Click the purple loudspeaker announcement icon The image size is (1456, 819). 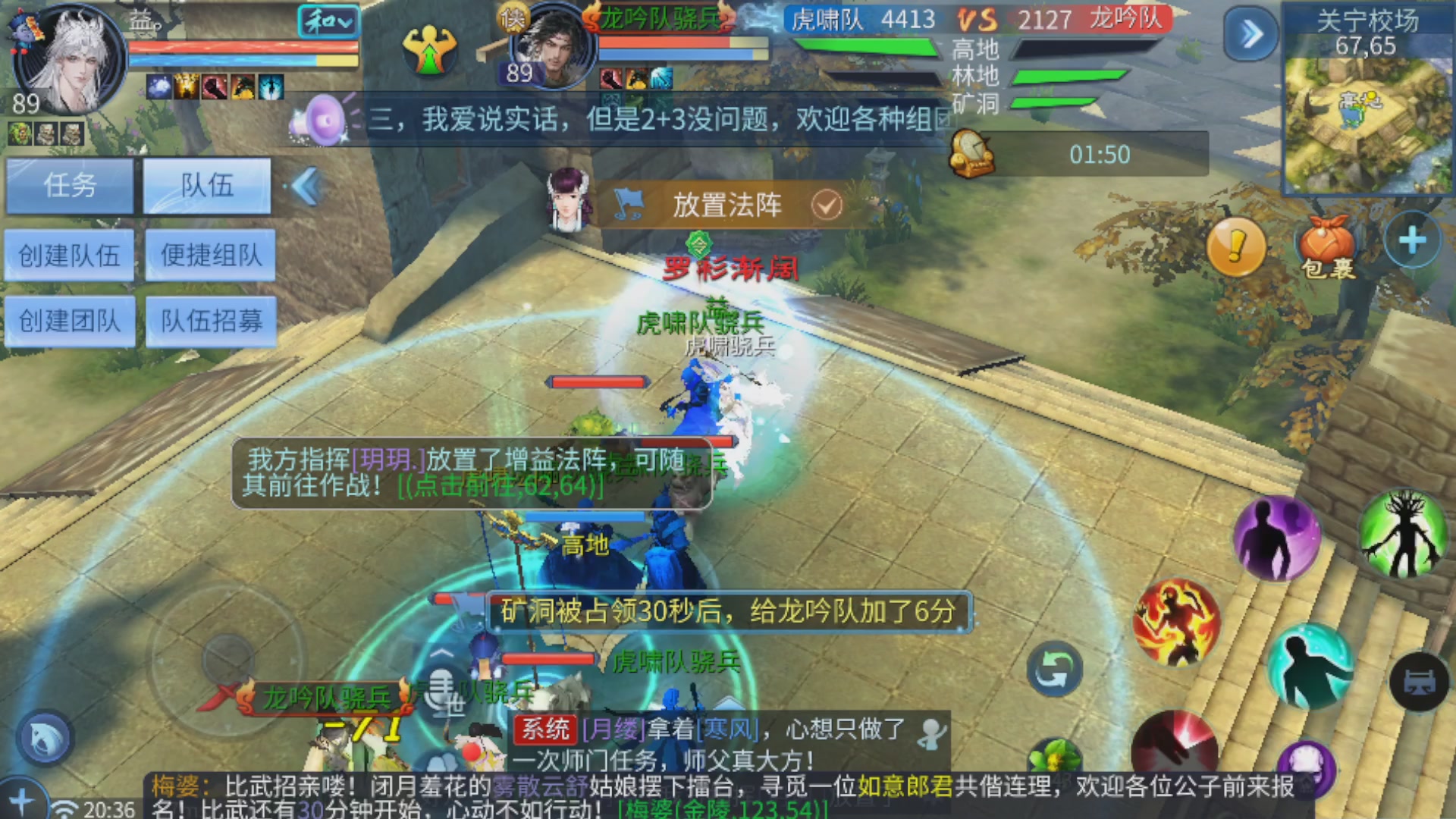pyautogui.click(x=322, y=120)
